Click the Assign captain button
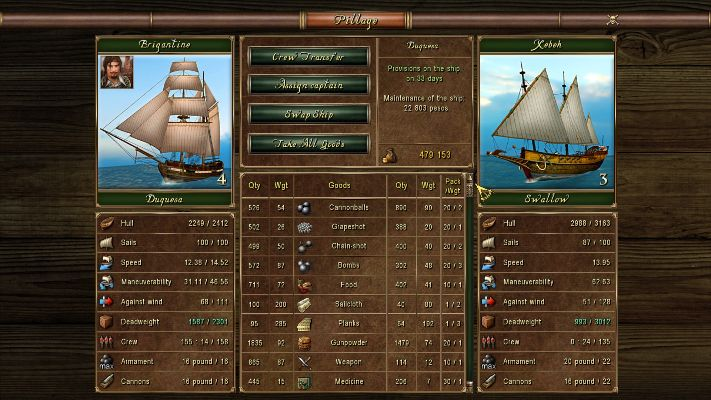The height and width of the screenshot is (400, 711). (308, 86)
